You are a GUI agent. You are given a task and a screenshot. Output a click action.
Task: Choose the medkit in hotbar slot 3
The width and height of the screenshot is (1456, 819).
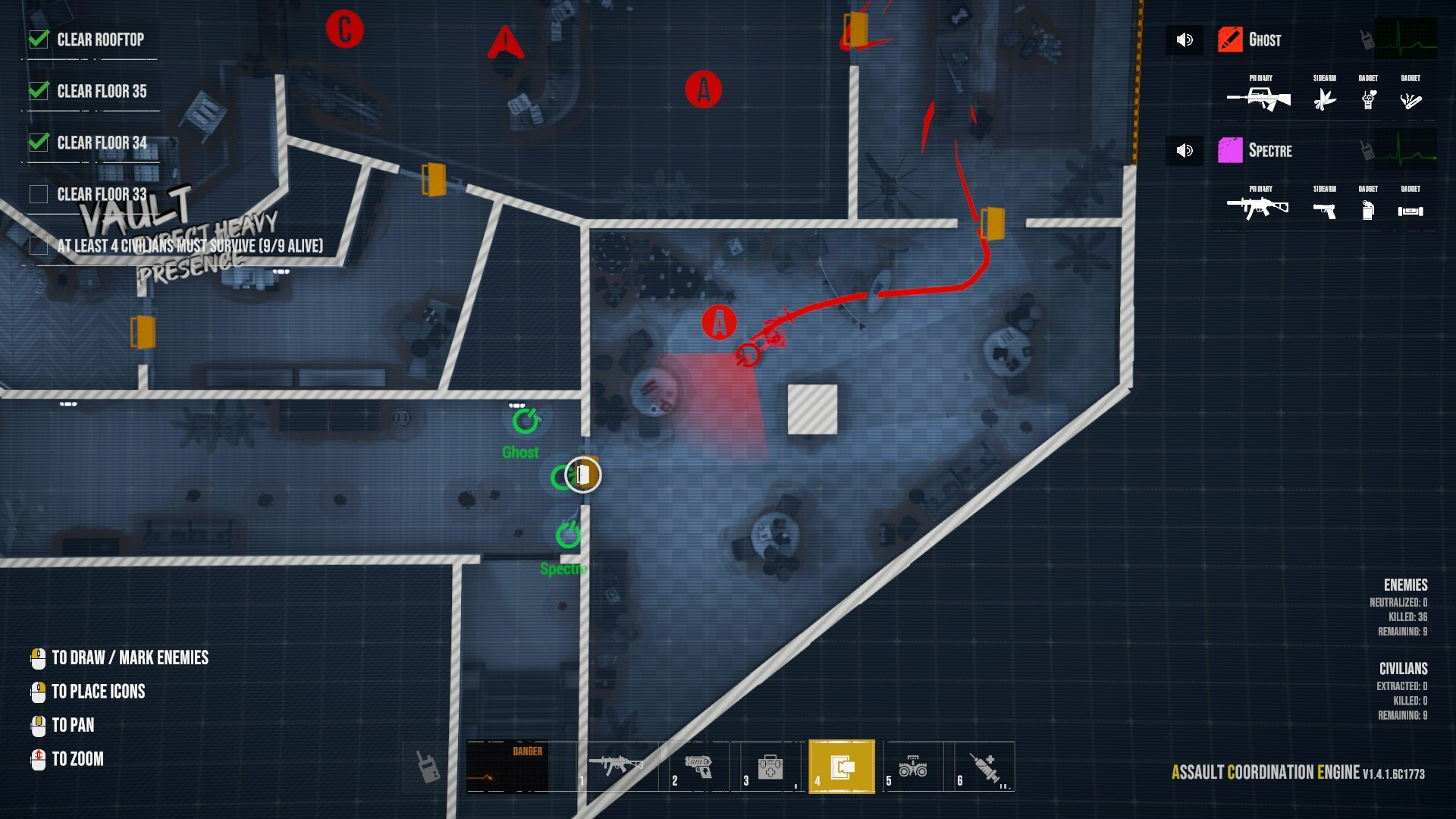click(770, 766)
